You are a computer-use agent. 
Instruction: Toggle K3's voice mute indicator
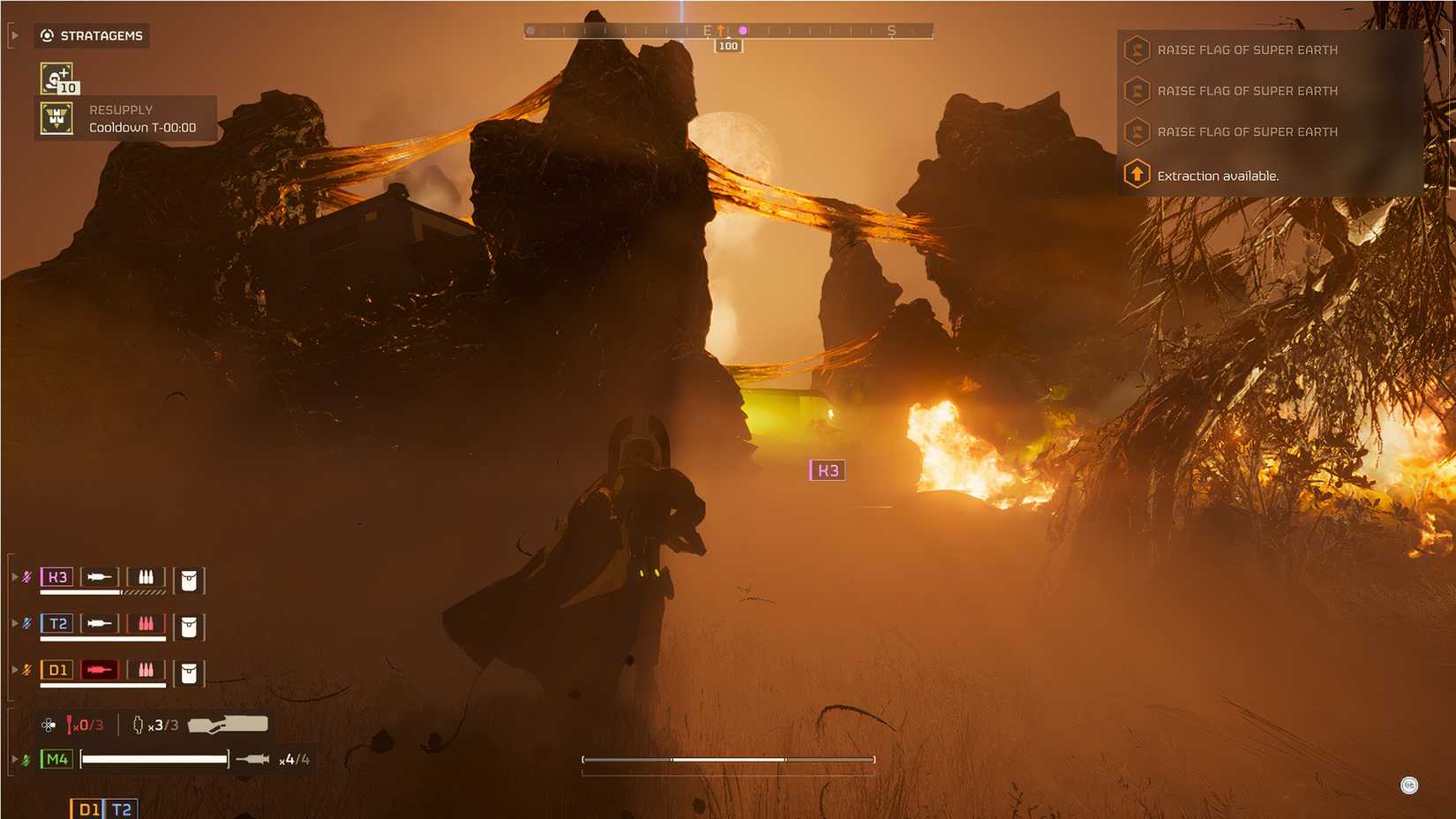coord(25,578)
